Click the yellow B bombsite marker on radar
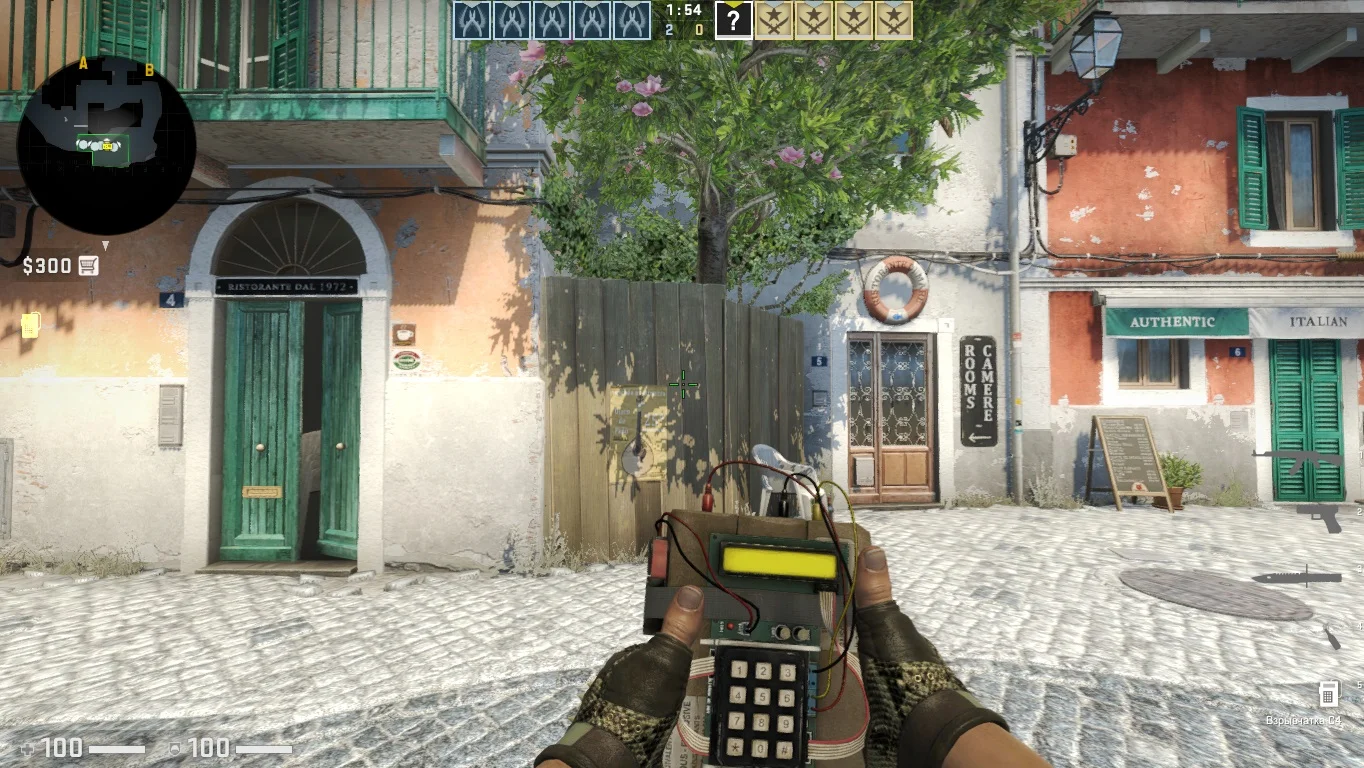This screenshot has width=1364, height=768. click(149, 70)
